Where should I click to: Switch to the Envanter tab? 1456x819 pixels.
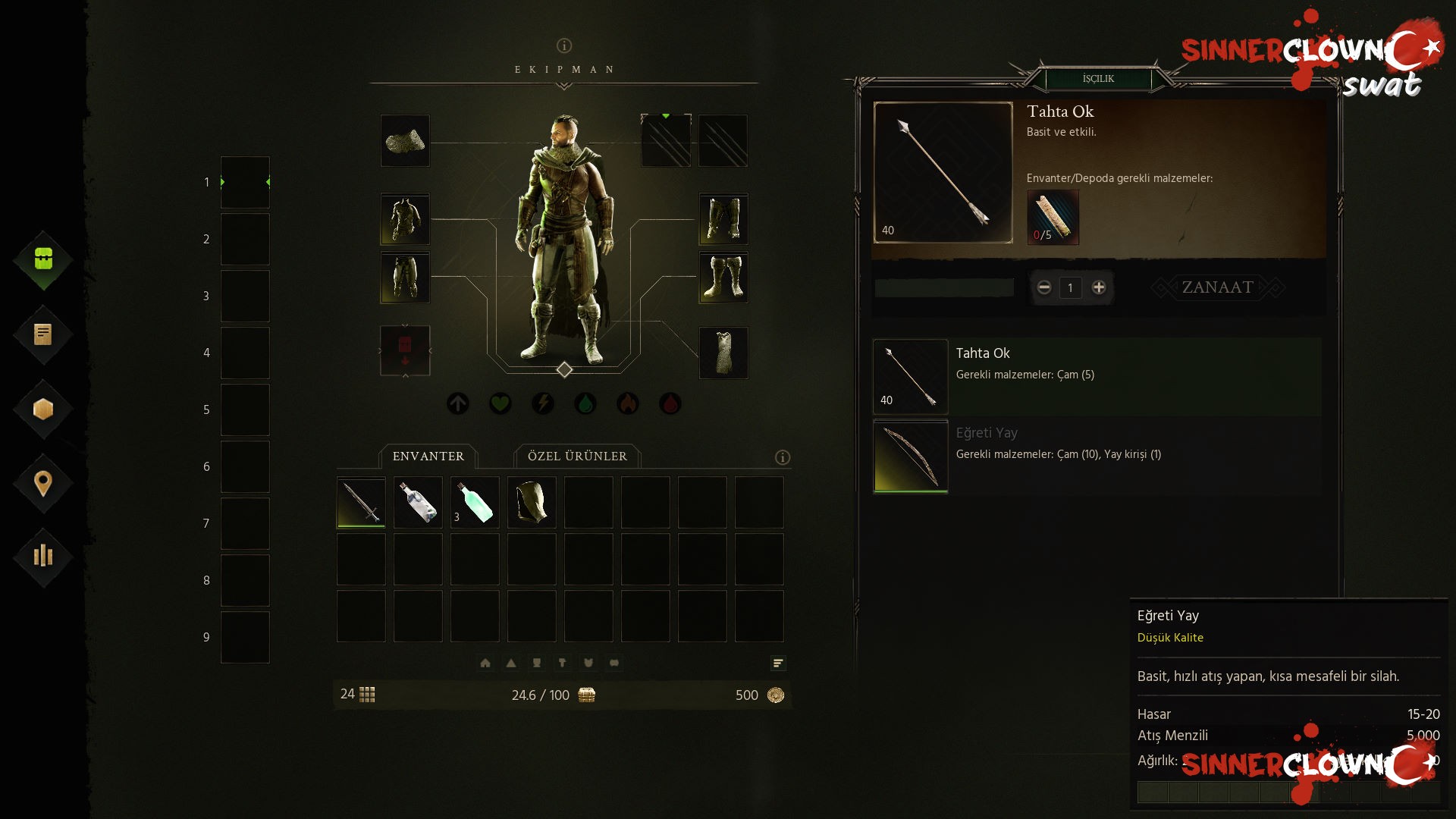click(428, 457)
